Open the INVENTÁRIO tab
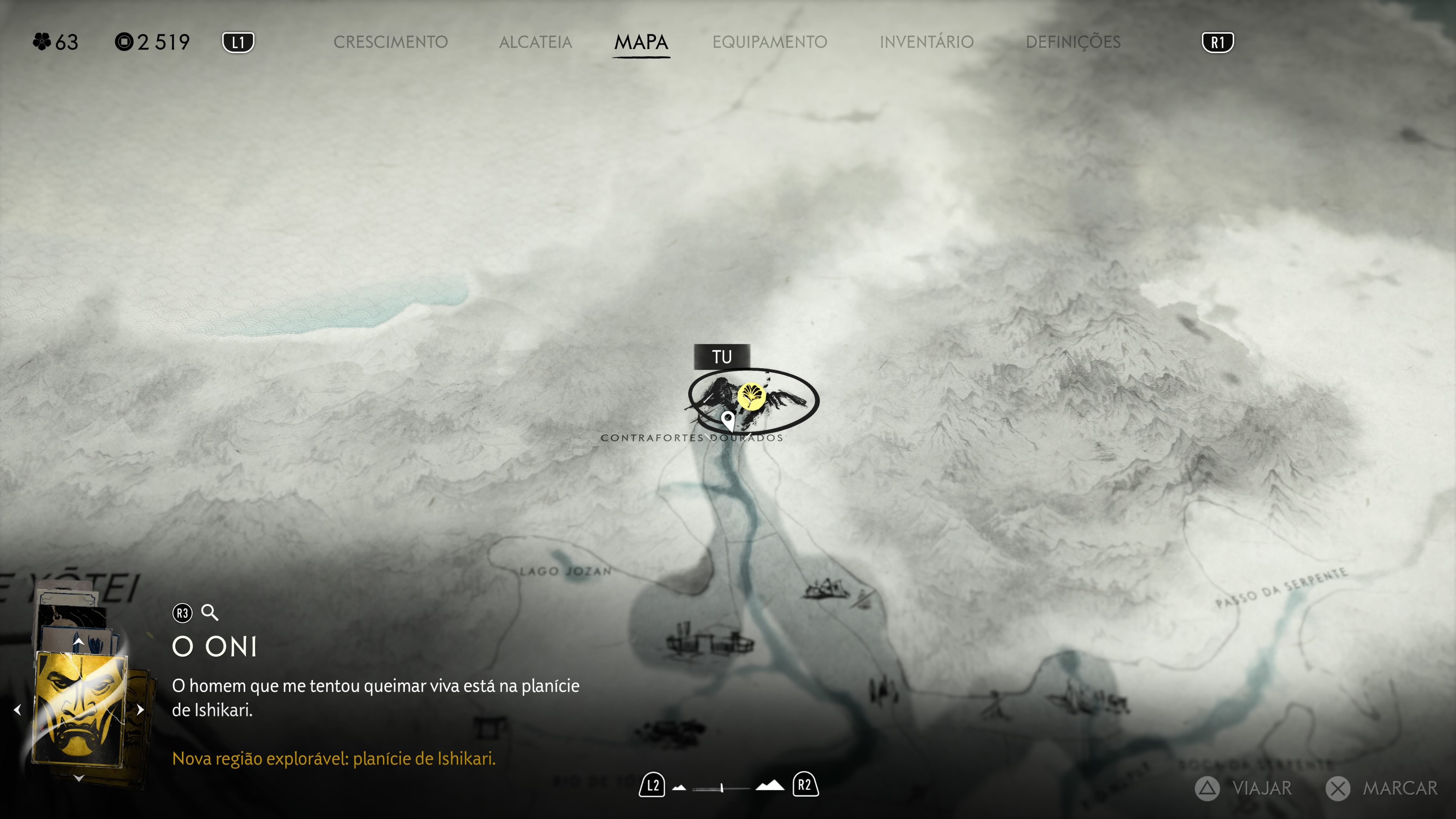 [x=926, y=41]
